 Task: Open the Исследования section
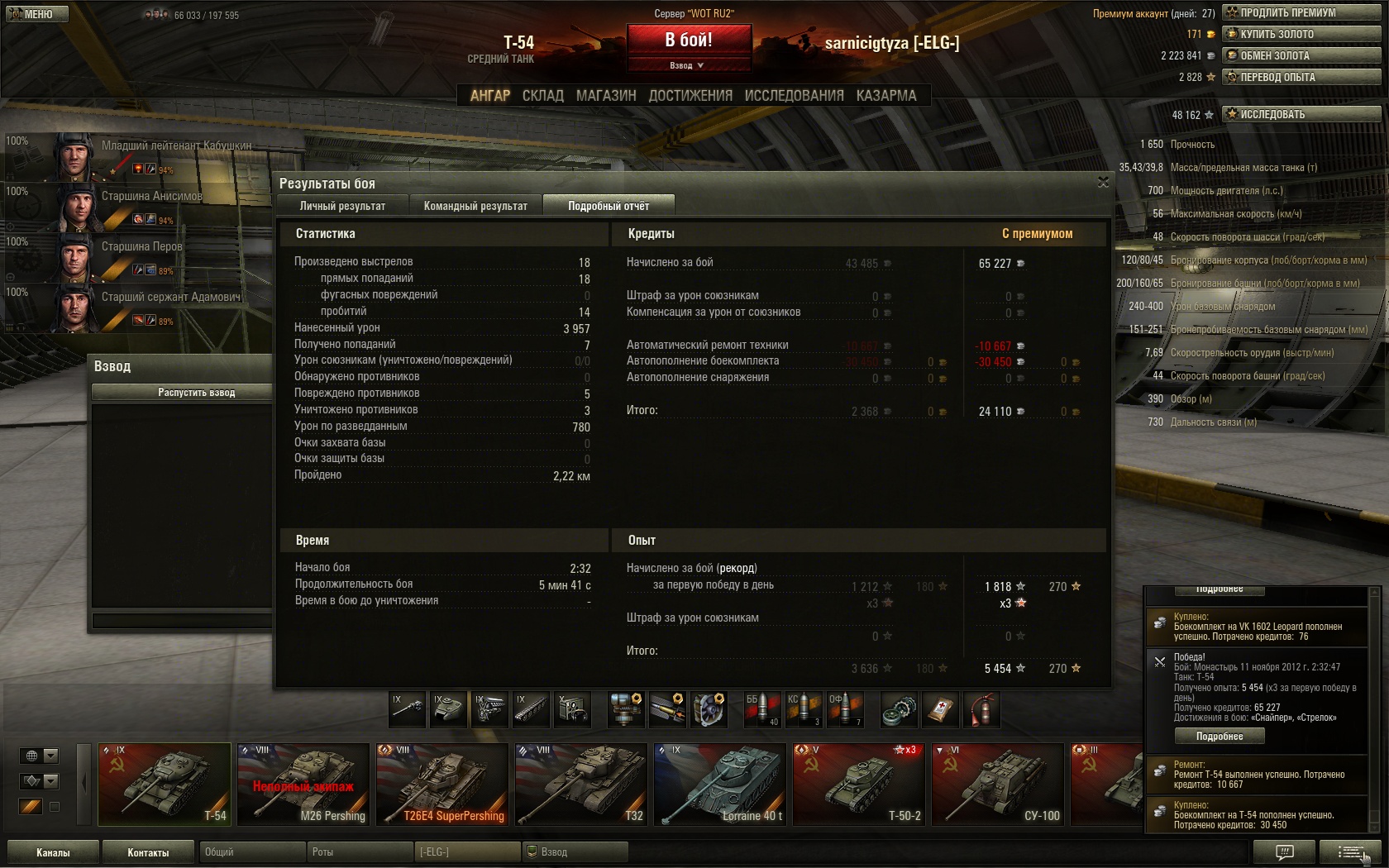(x=794, y=96)
